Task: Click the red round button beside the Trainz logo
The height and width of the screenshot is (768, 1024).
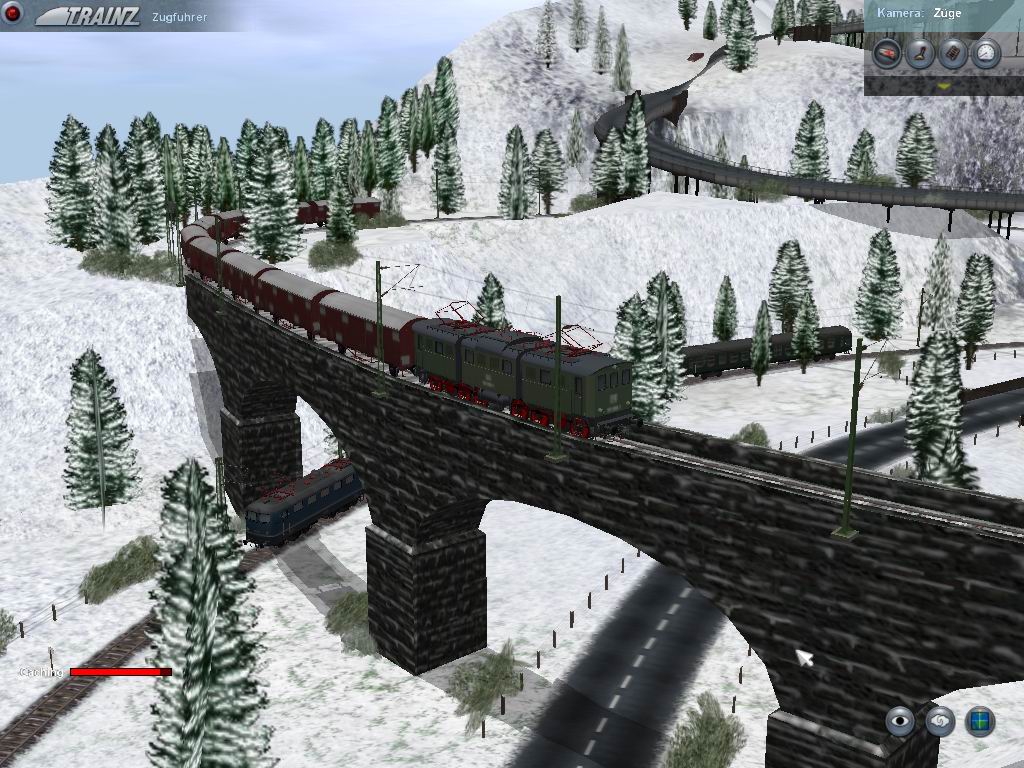Action: (14, 15)
